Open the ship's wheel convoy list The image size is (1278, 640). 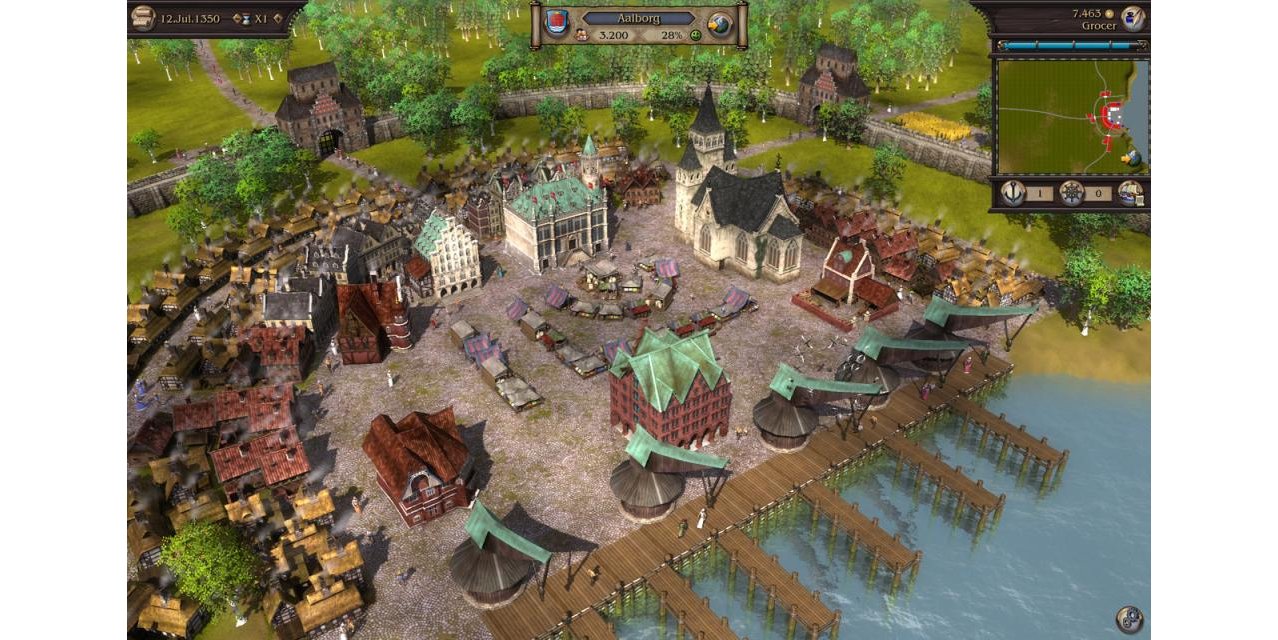pyautogui.click(x=1071, y=192)
